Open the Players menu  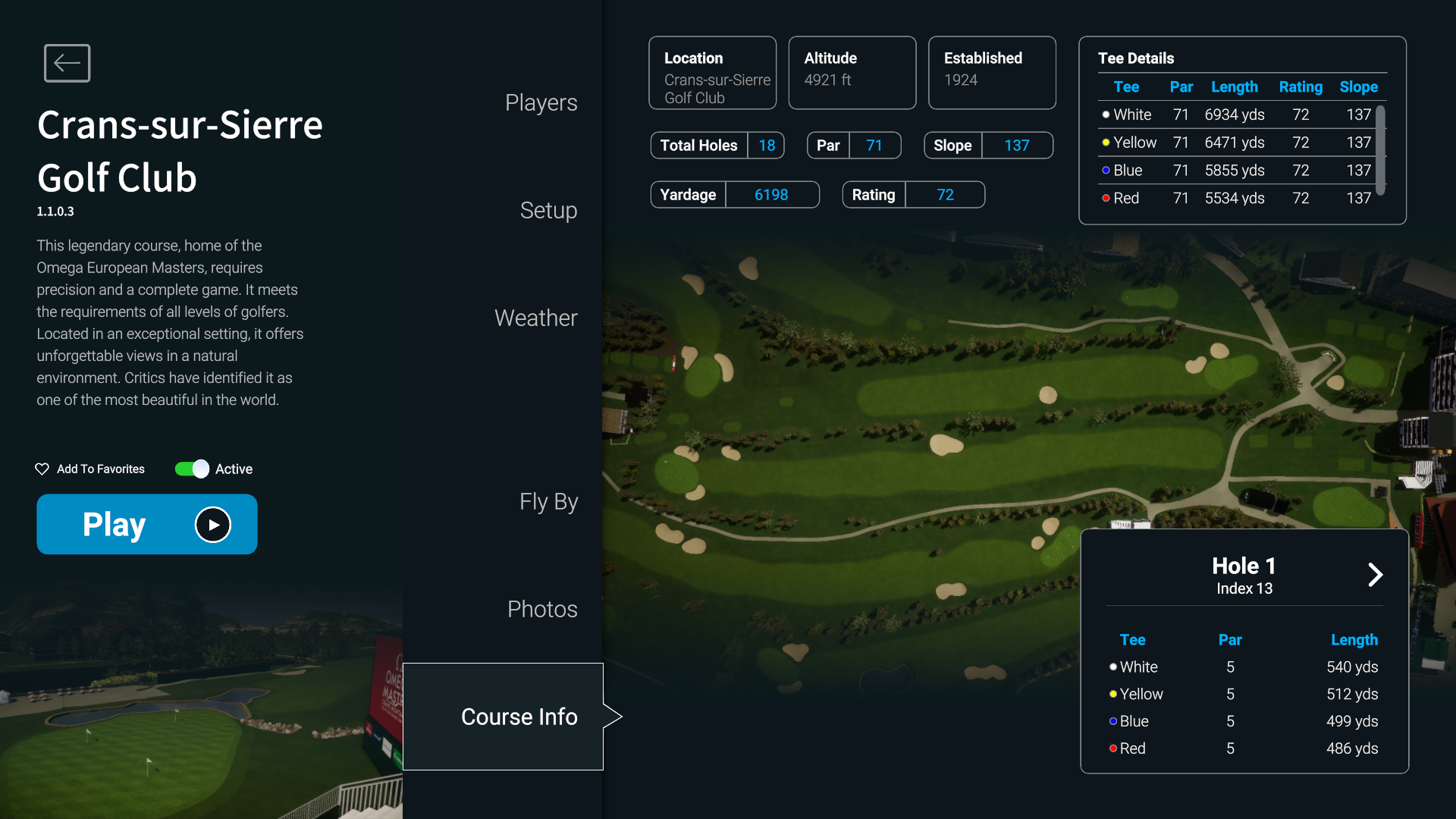click(x=541, y=102)
